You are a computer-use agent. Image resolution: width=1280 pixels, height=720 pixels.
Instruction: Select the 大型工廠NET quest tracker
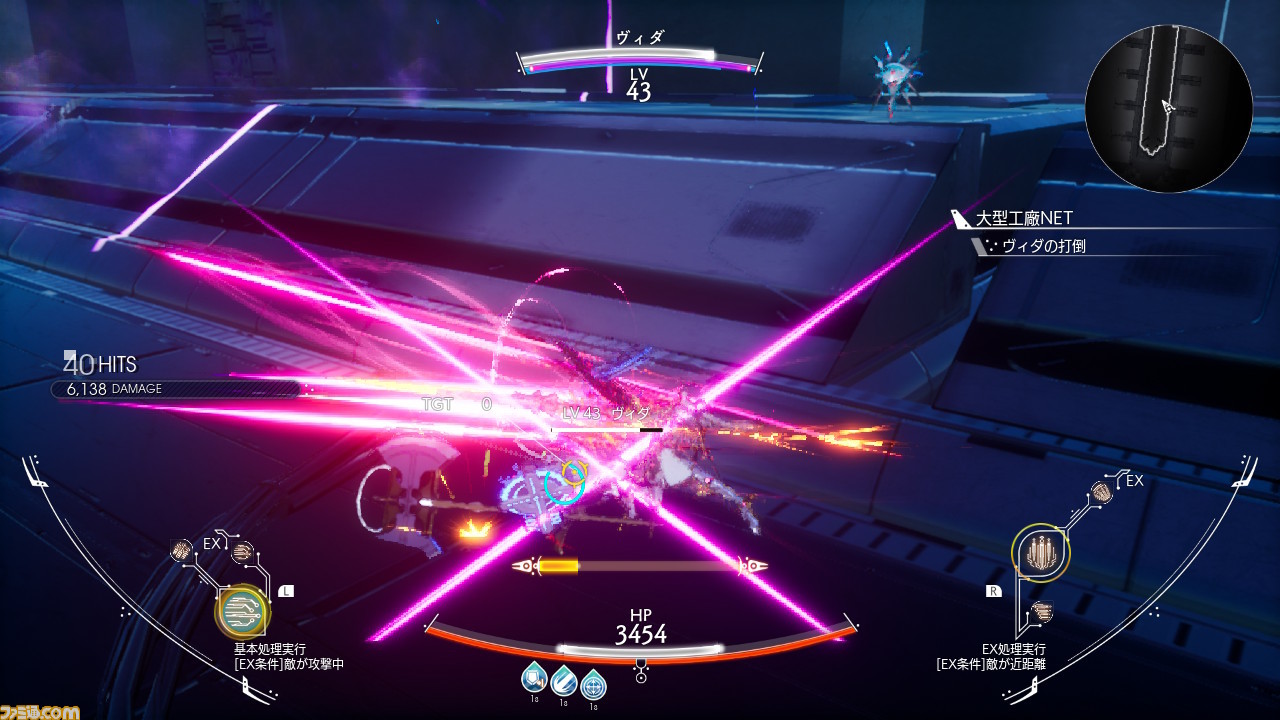(x=1025, y=219)
